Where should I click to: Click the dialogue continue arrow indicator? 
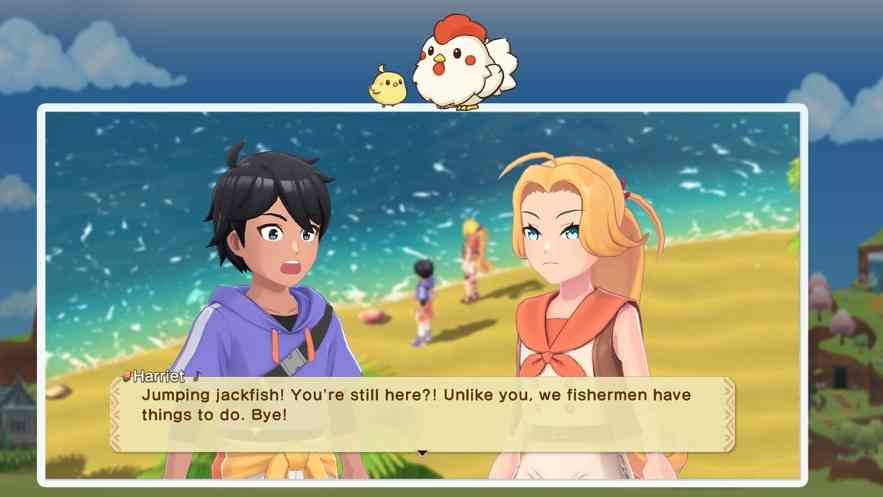(422, 452)
